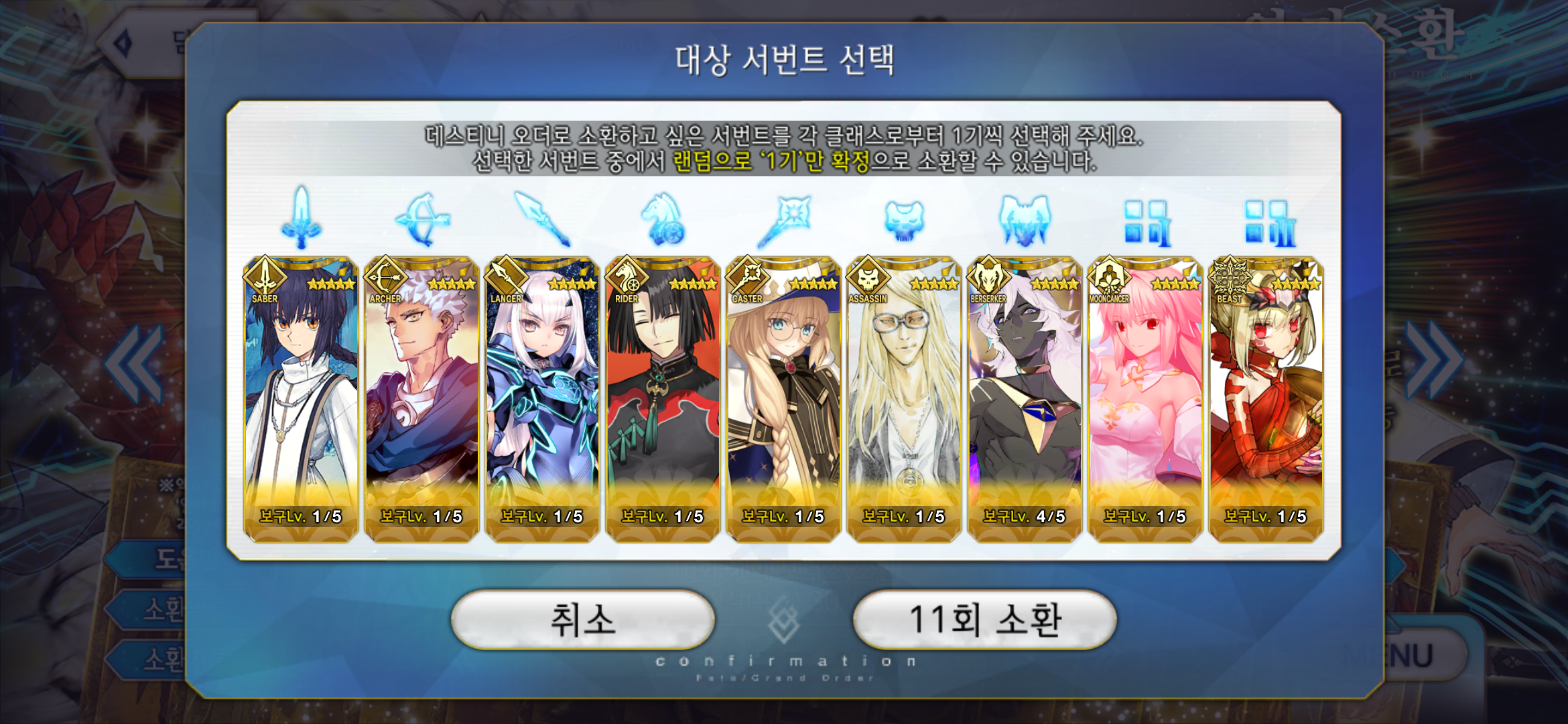Image resolution: width=1568 pixels, height=724 pixels.
Task: Select the Rider servant card
Action: click(663, 399)
